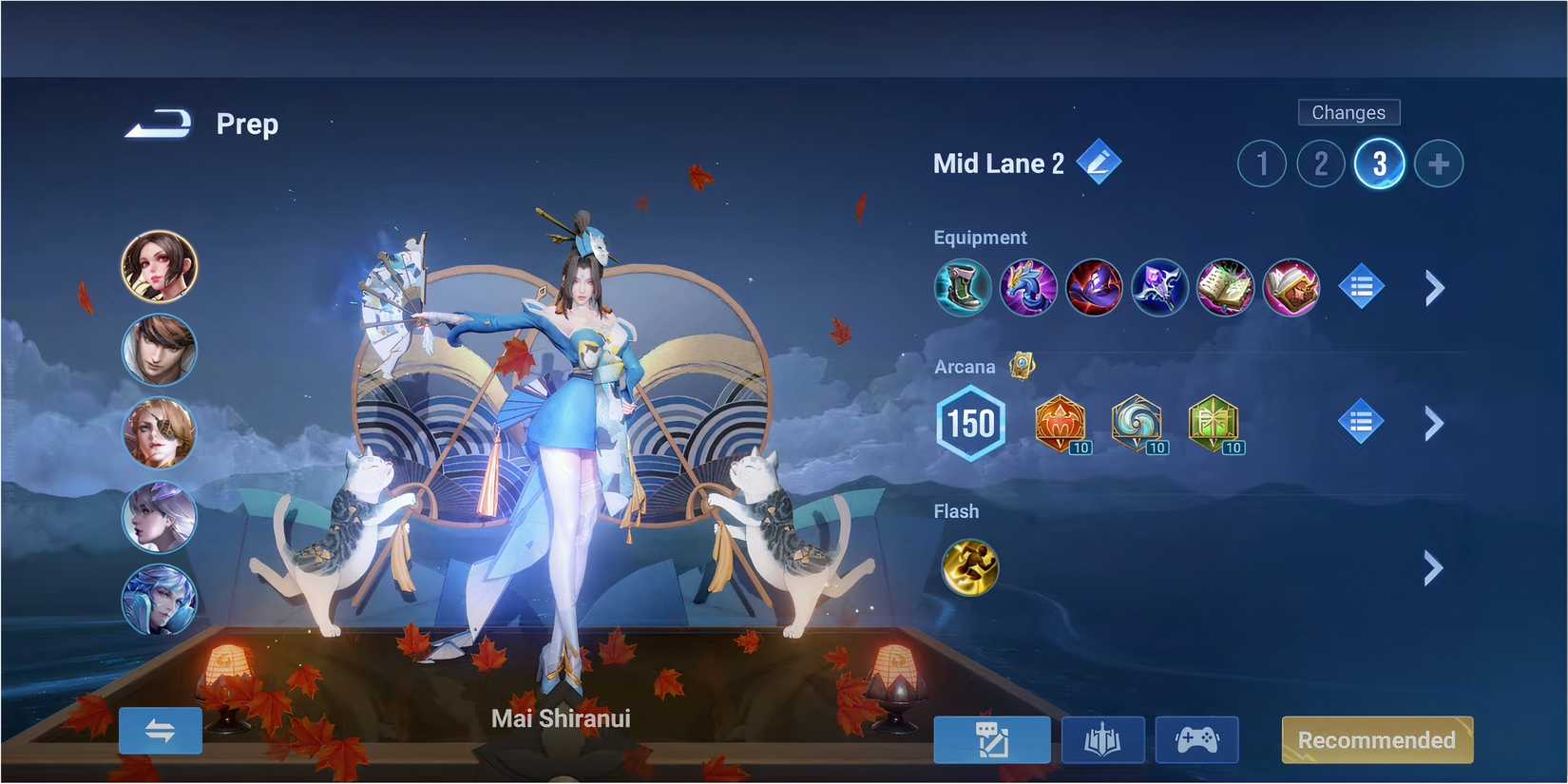This screenshot has height=784, width=1568.
Task: Add a new loadout with the plus button
Action: [1439, 163]
